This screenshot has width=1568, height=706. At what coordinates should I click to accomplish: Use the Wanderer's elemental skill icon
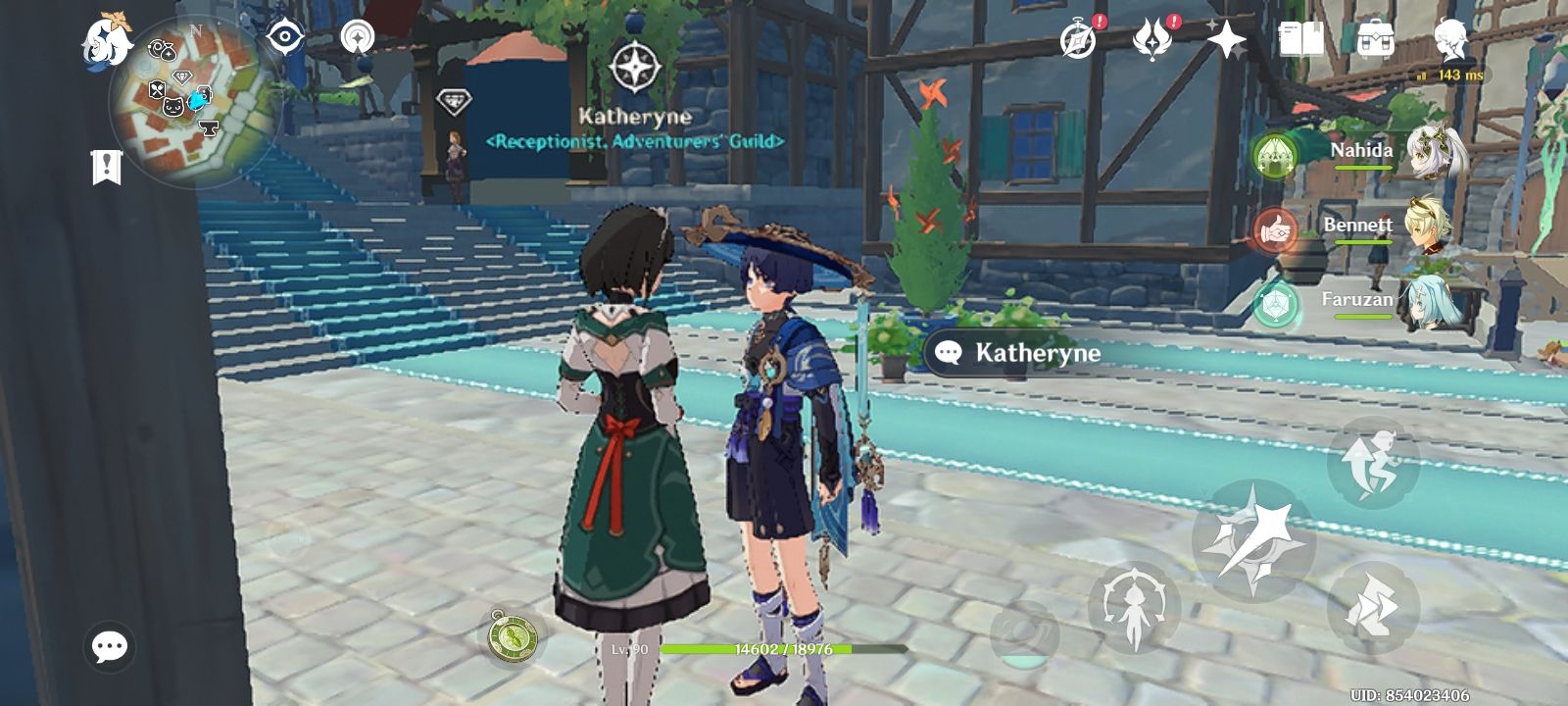tap(1137, 606)
